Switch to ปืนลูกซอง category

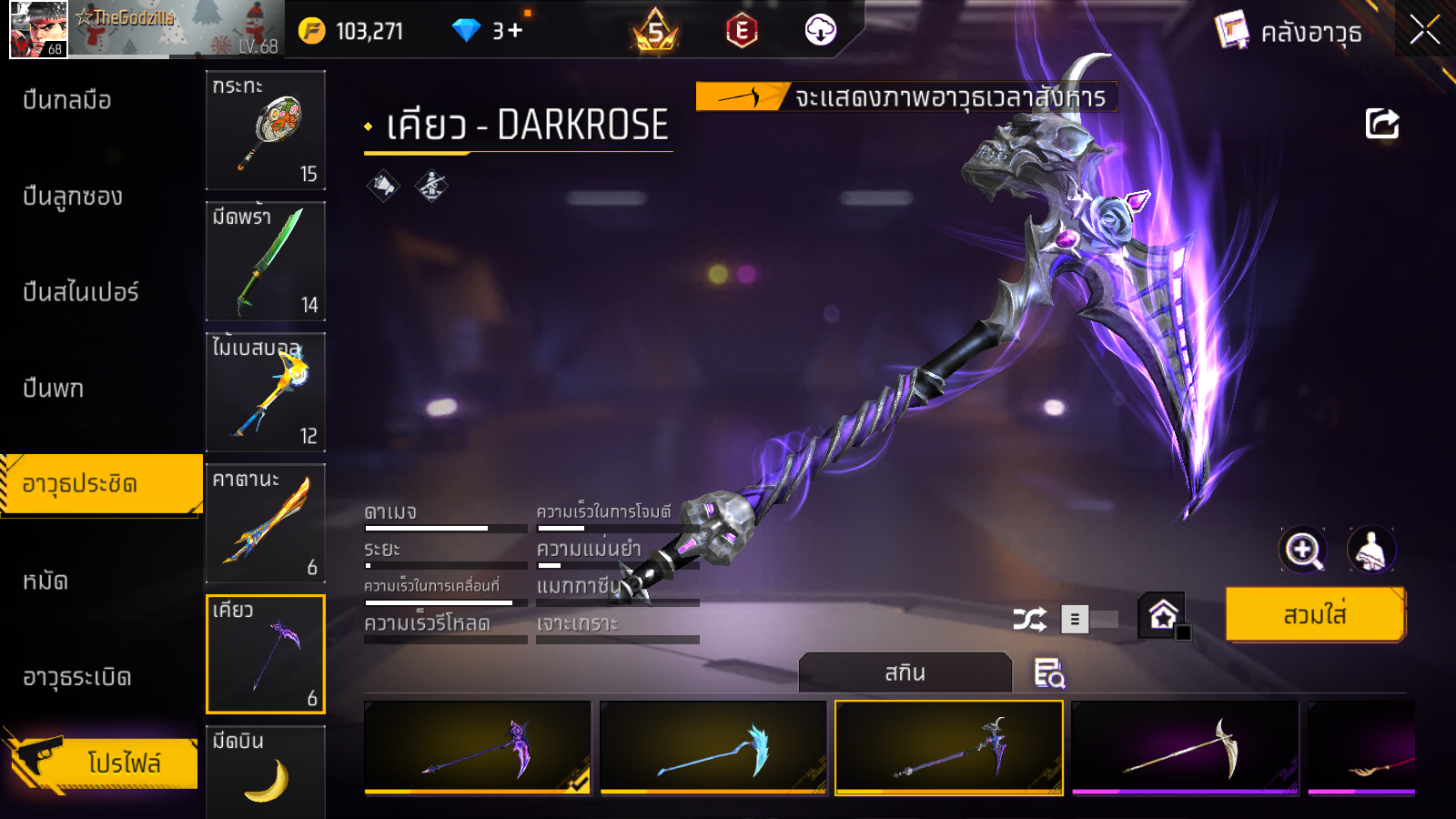coord(73,197)
